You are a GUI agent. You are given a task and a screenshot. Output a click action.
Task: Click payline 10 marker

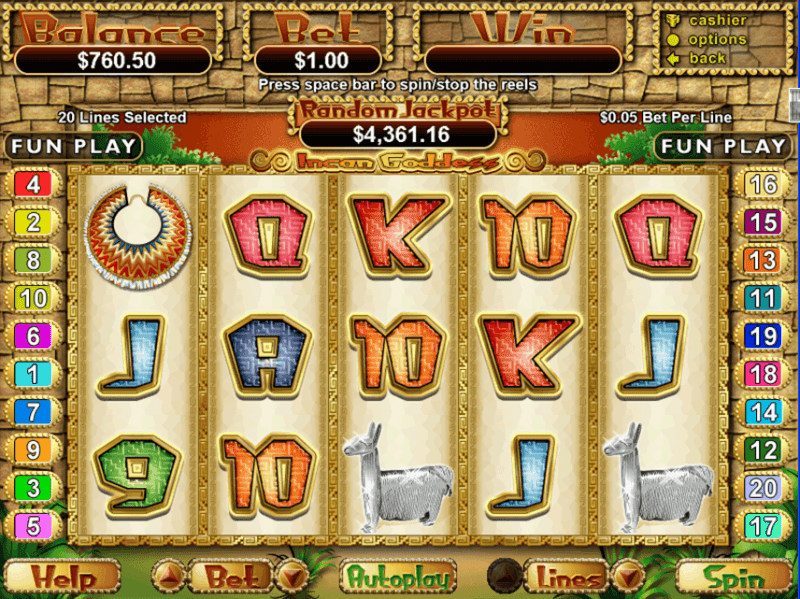point(34,297)
